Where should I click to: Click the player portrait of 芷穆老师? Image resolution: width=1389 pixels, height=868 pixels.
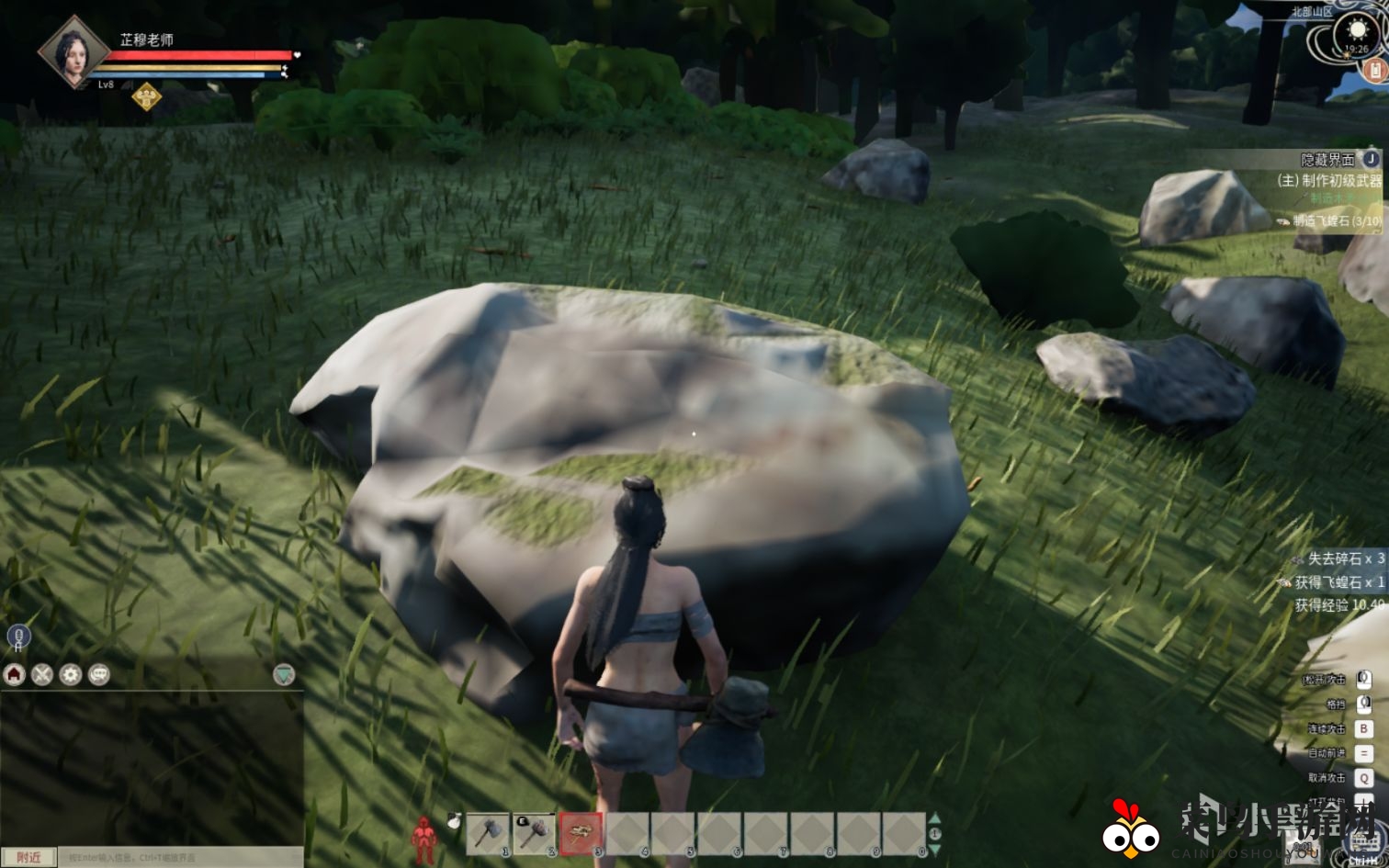(71, 52)
